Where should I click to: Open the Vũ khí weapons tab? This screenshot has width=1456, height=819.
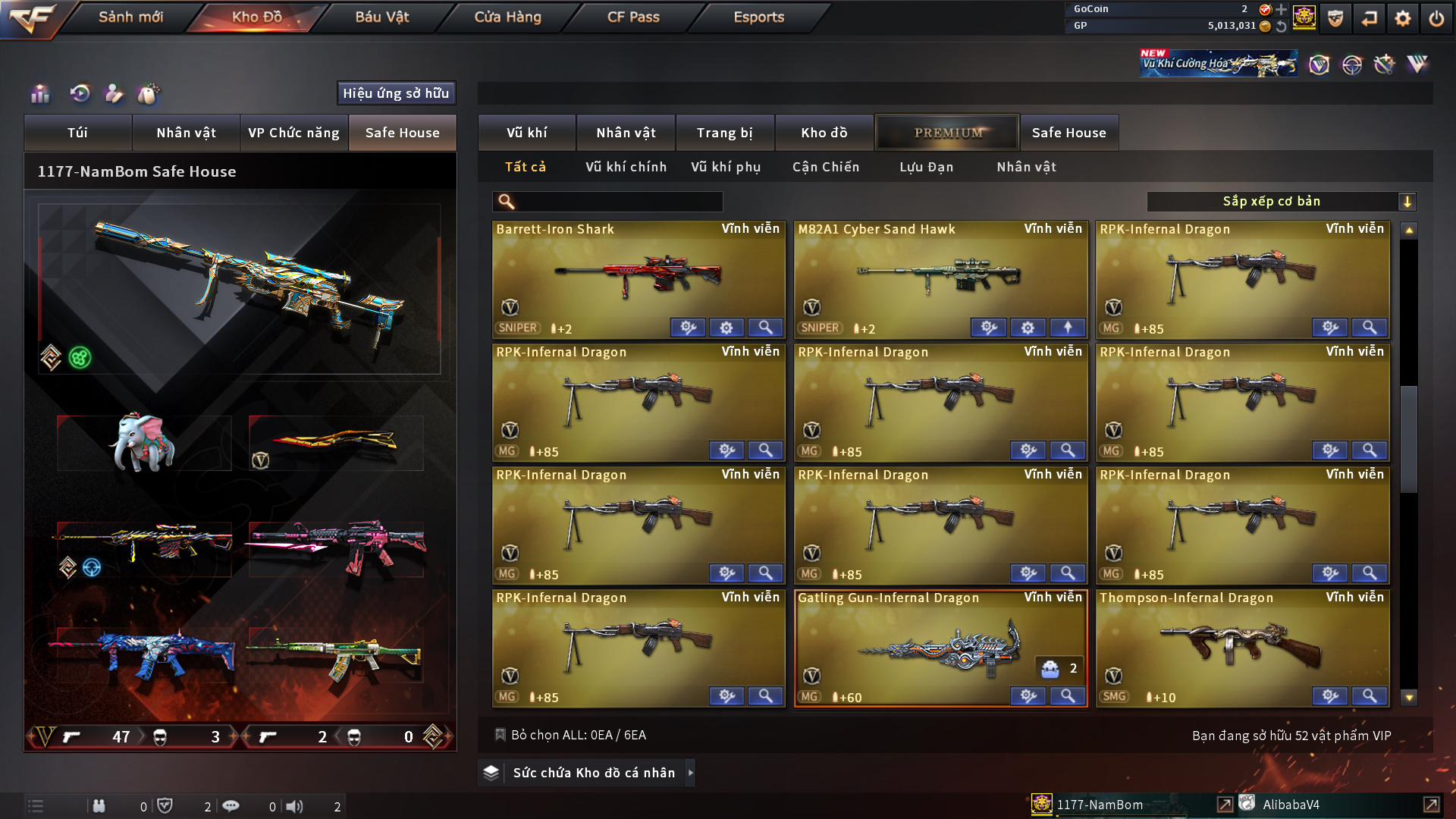[526, 133]
